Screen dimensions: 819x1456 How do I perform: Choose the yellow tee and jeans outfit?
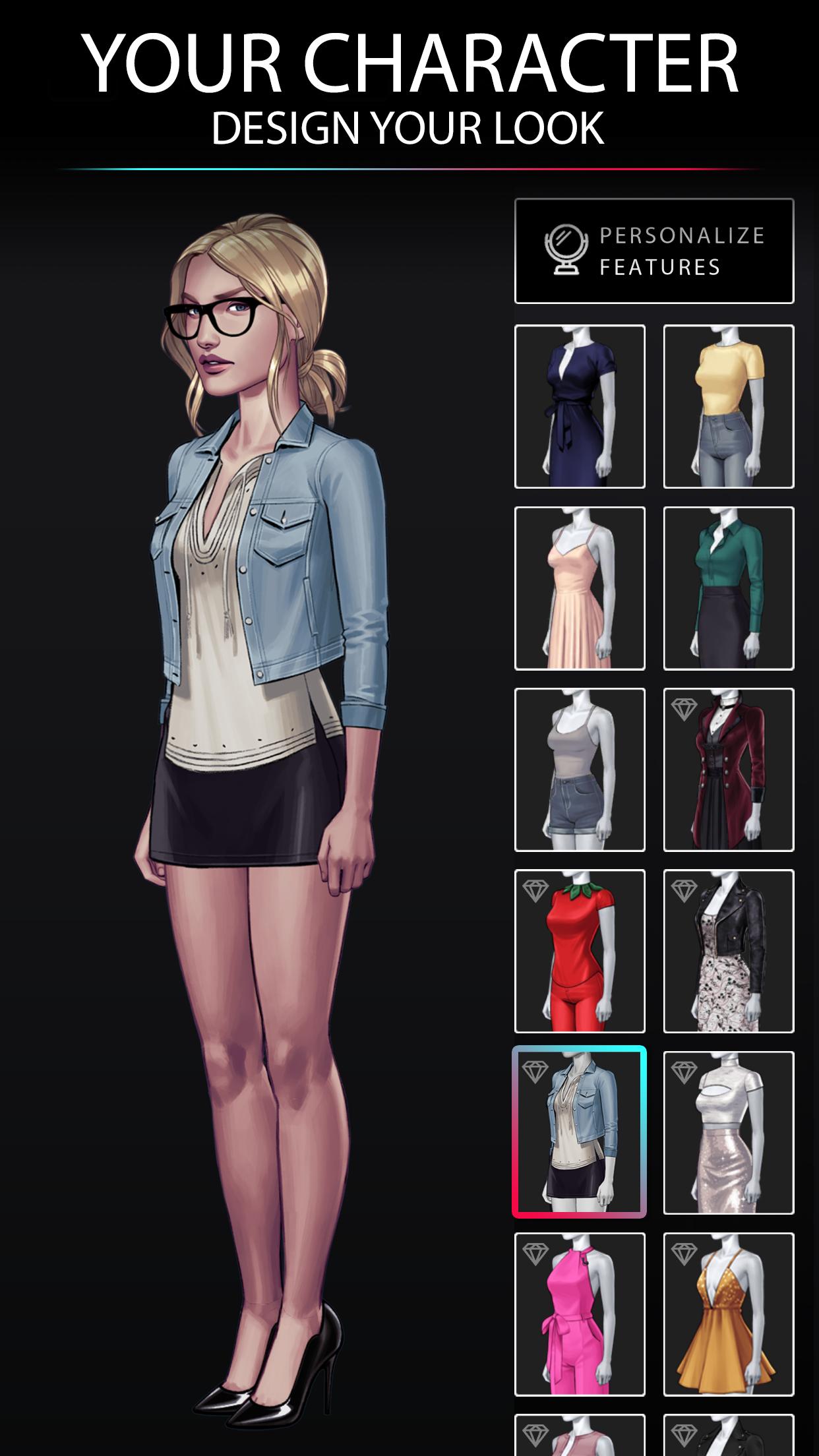tap(729, 406)
